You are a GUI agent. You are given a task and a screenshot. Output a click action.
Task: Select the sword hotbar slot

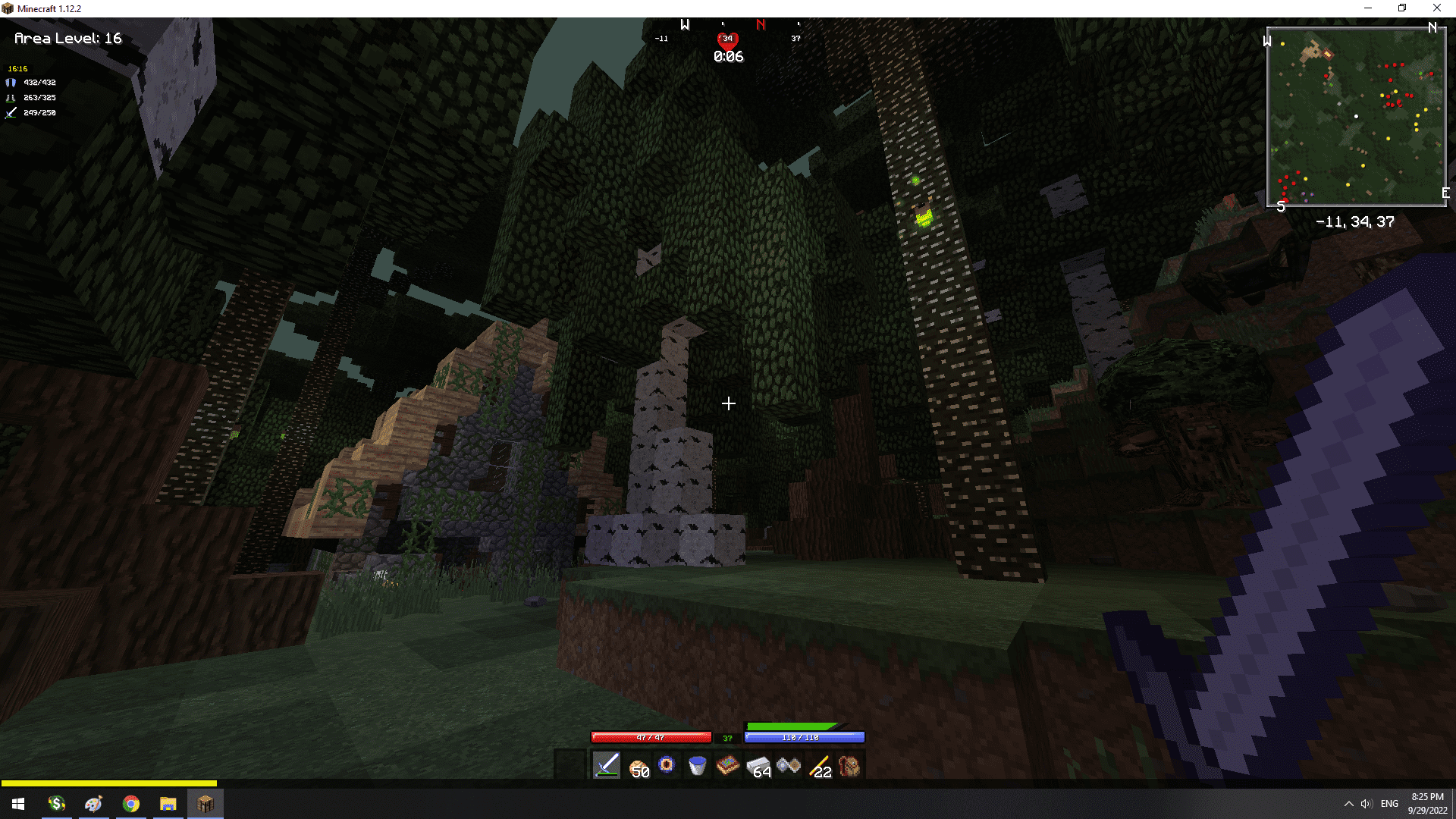pyautogui.click(x=607, y=766)
